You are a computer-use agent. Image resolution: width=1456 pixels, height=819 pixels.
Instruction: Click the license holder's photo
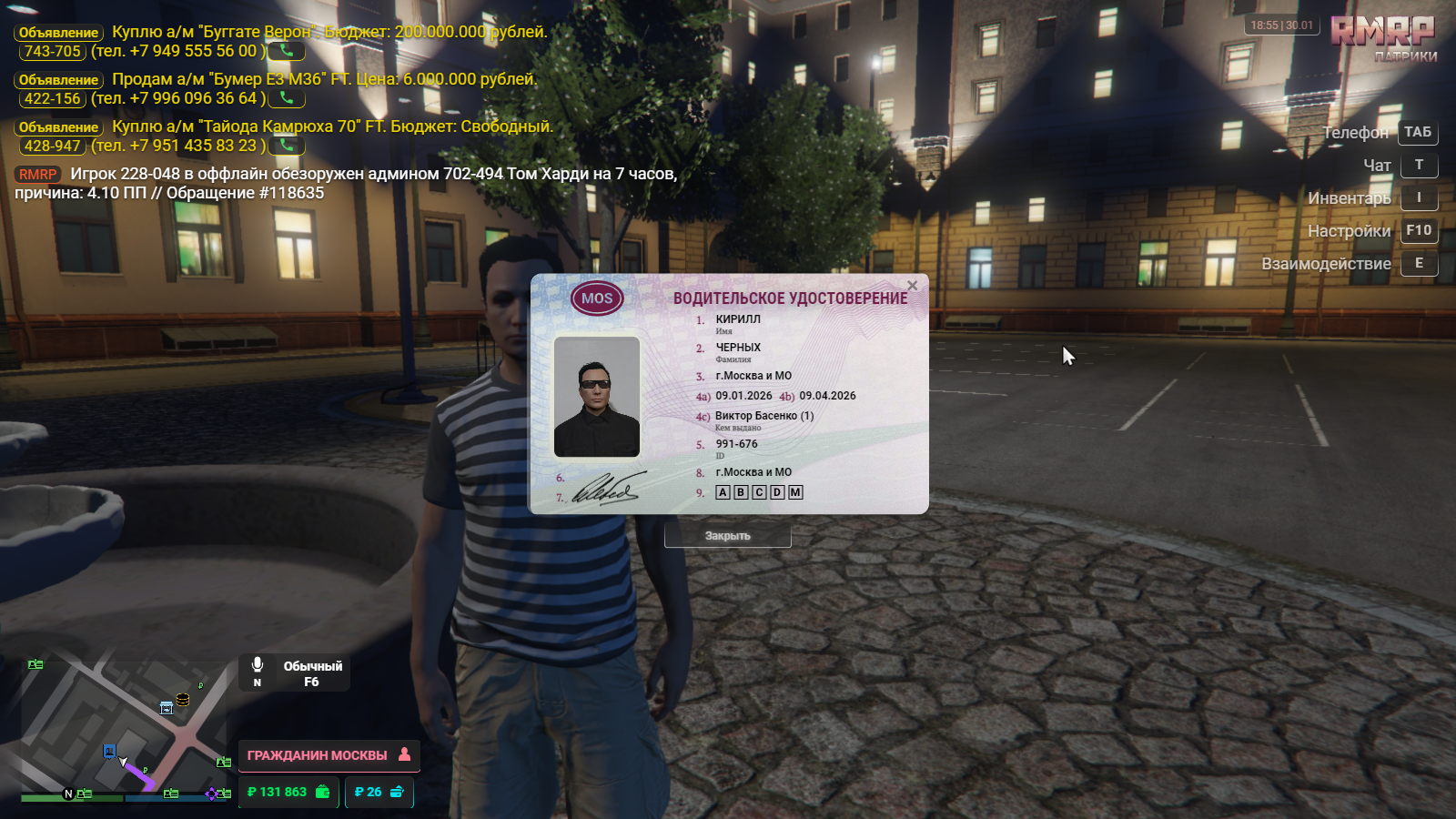pyautogui.click(x=597, y=397)
